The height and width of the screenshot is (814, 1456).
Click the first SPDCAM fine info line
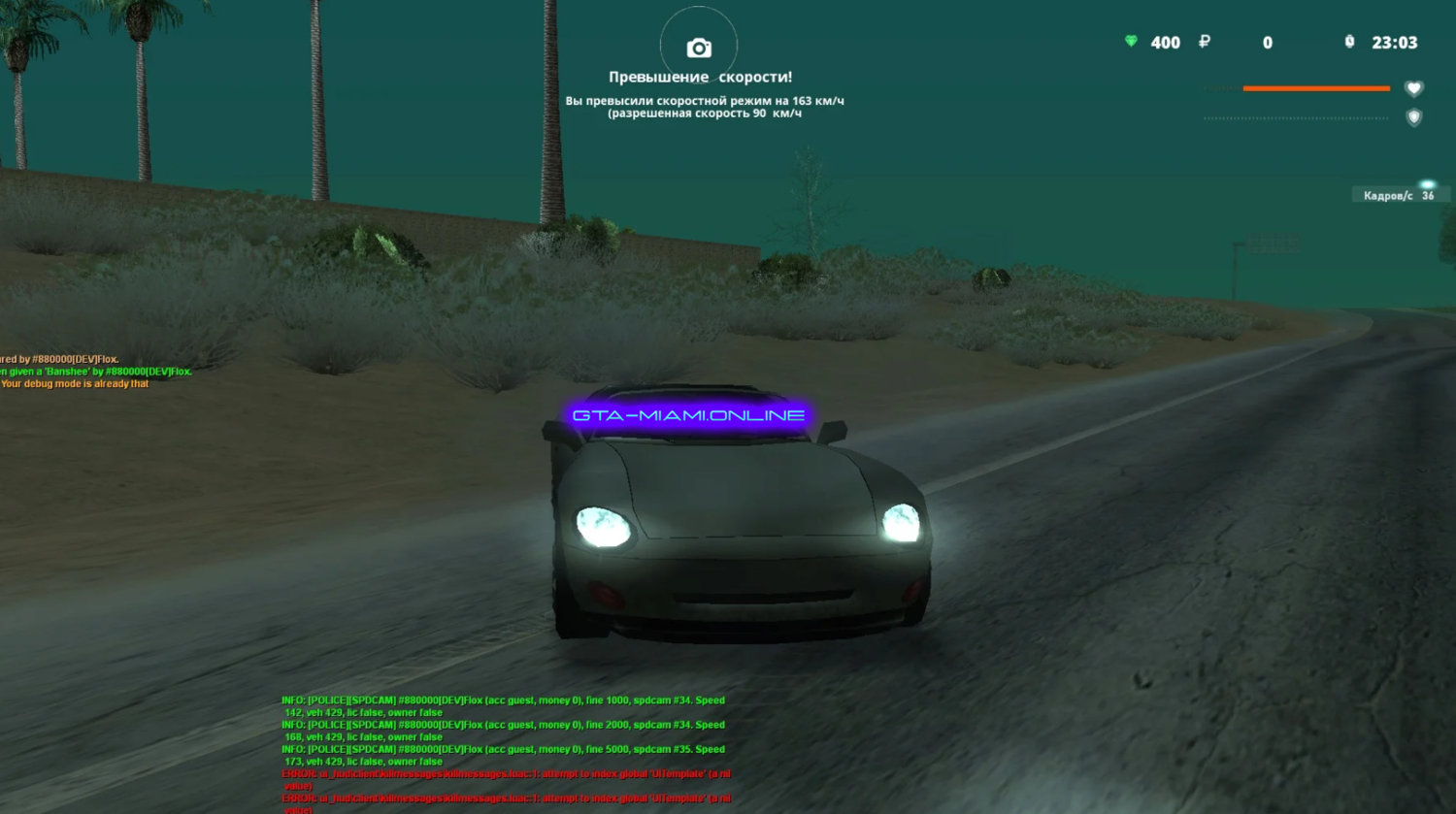[x=503, y=700]
